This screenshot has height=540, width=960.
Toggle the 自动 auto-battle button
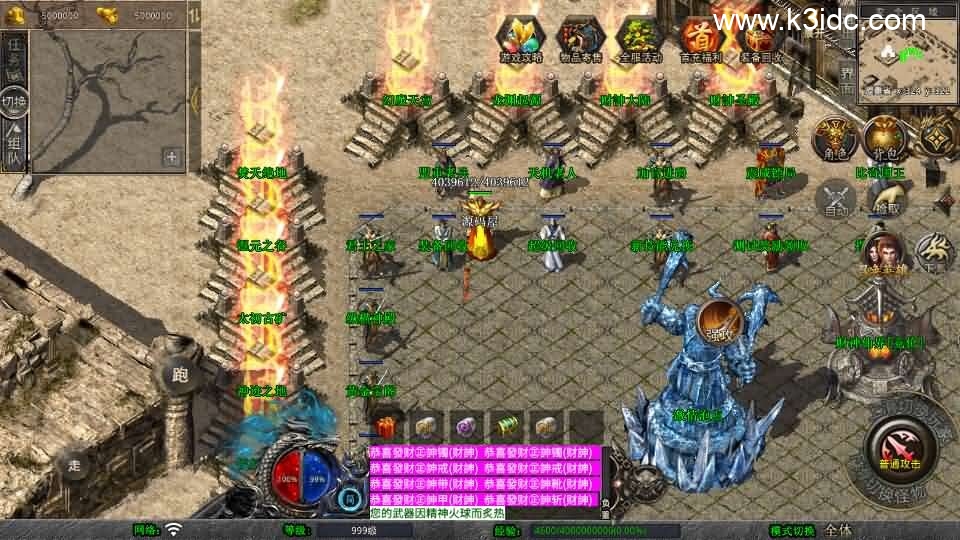[836, 199]
